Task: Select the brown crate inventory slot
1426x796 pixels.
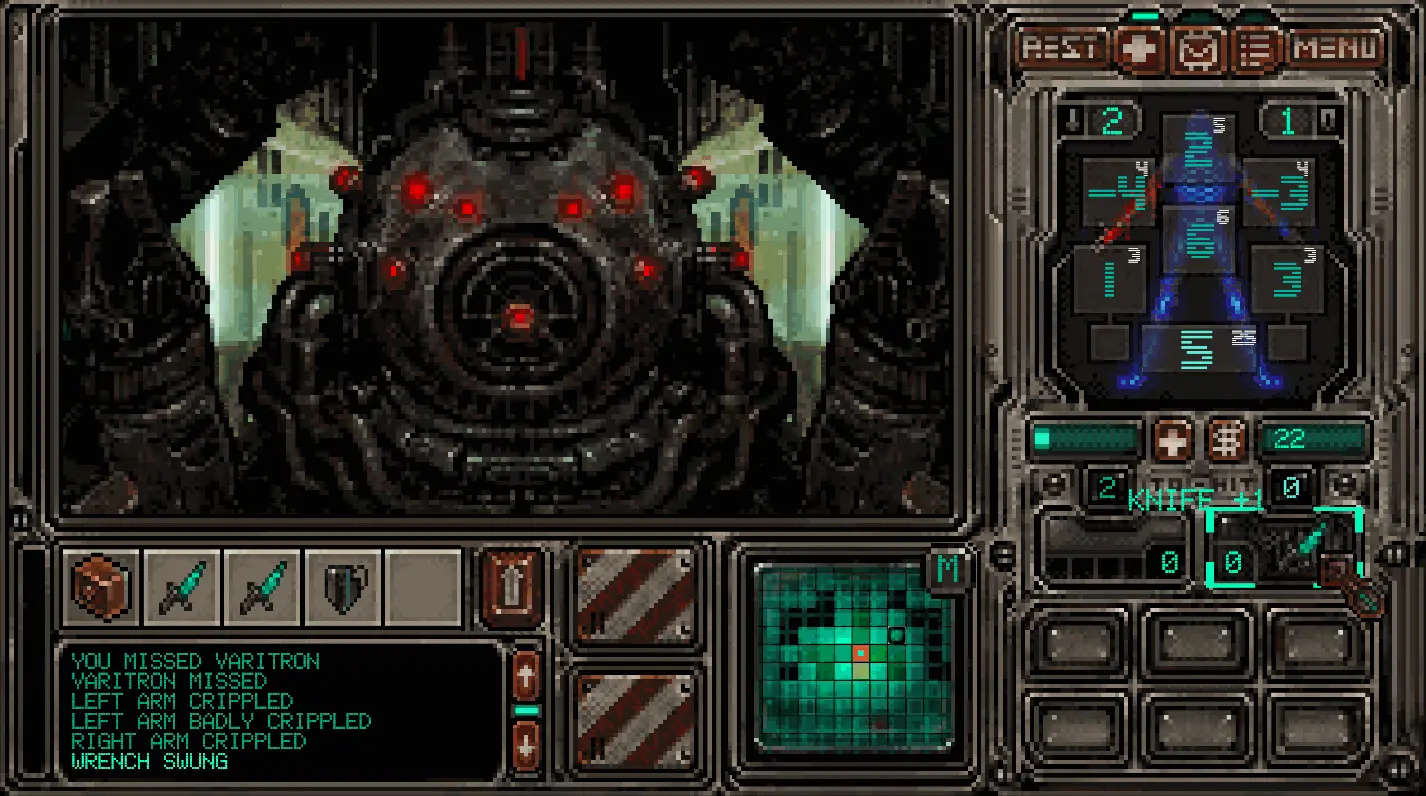Action: pos(102,587)
